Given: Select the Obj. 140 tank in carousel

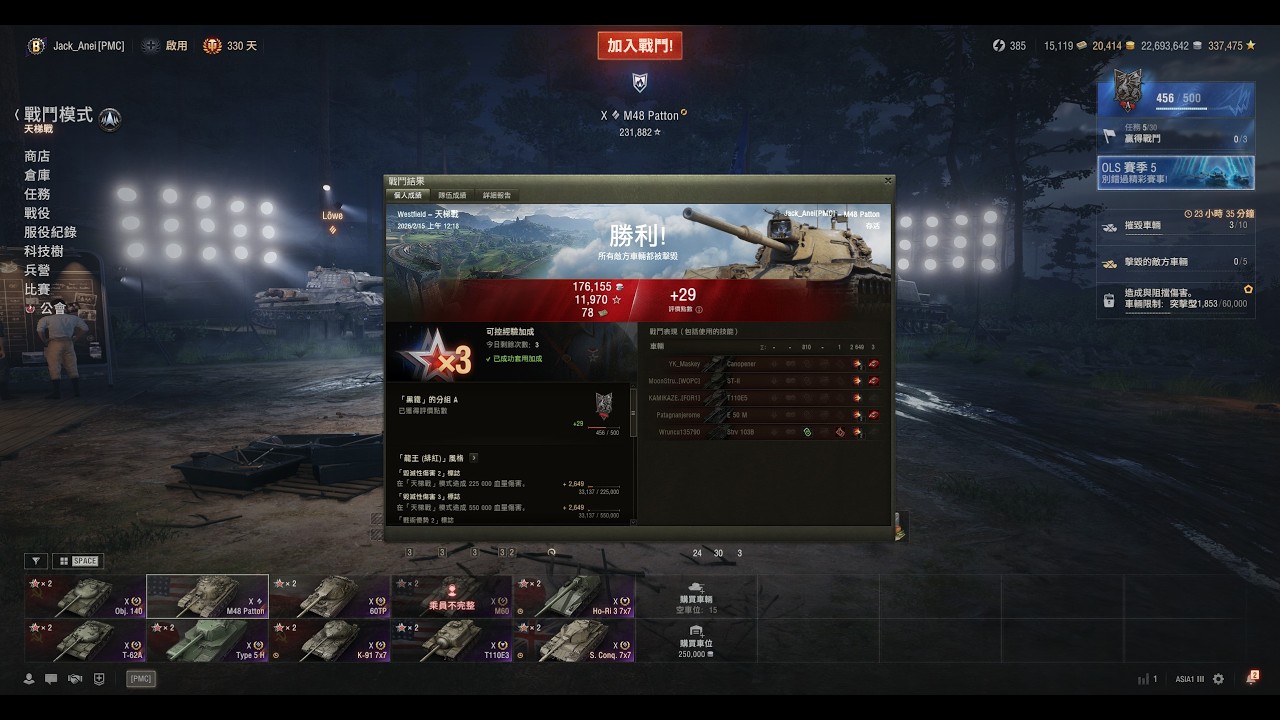Looking at the screenshot, I should [85, 596].
